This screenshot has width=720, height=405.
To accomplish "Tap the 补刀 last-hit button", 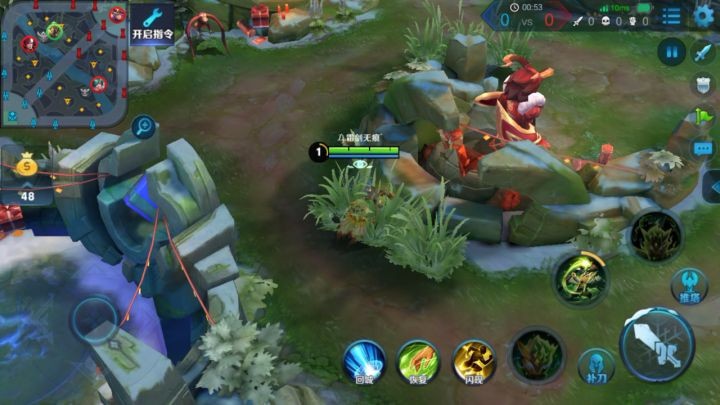I will (596, 366).
